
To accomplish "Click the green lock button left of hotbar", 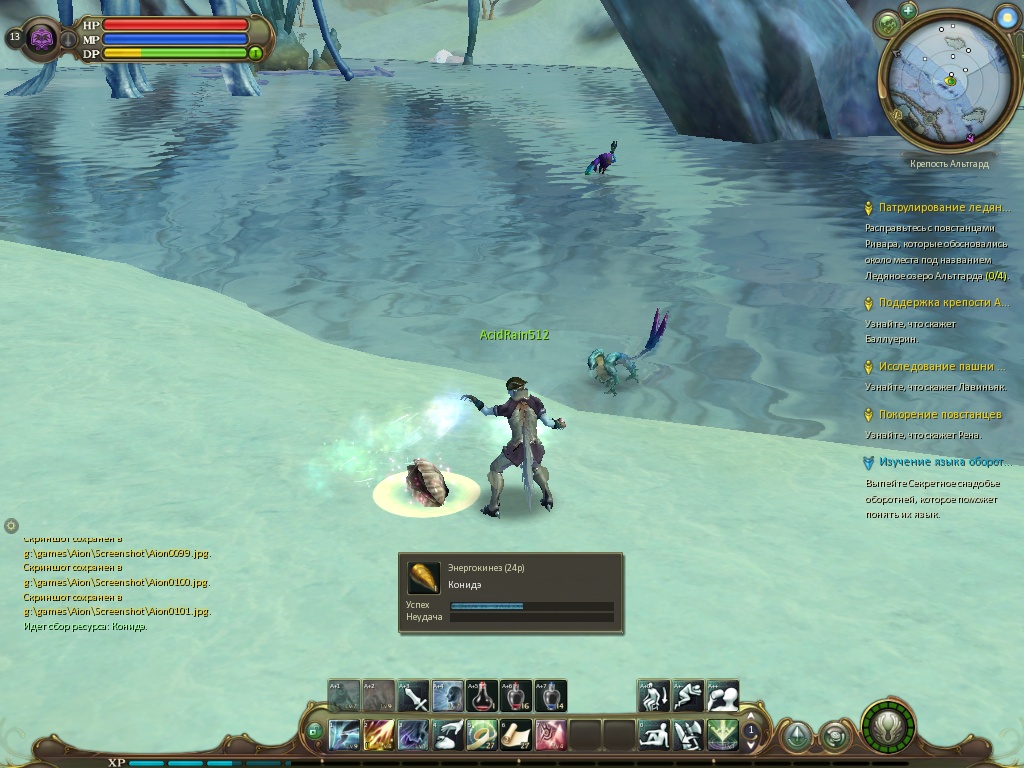I will 314,732.
